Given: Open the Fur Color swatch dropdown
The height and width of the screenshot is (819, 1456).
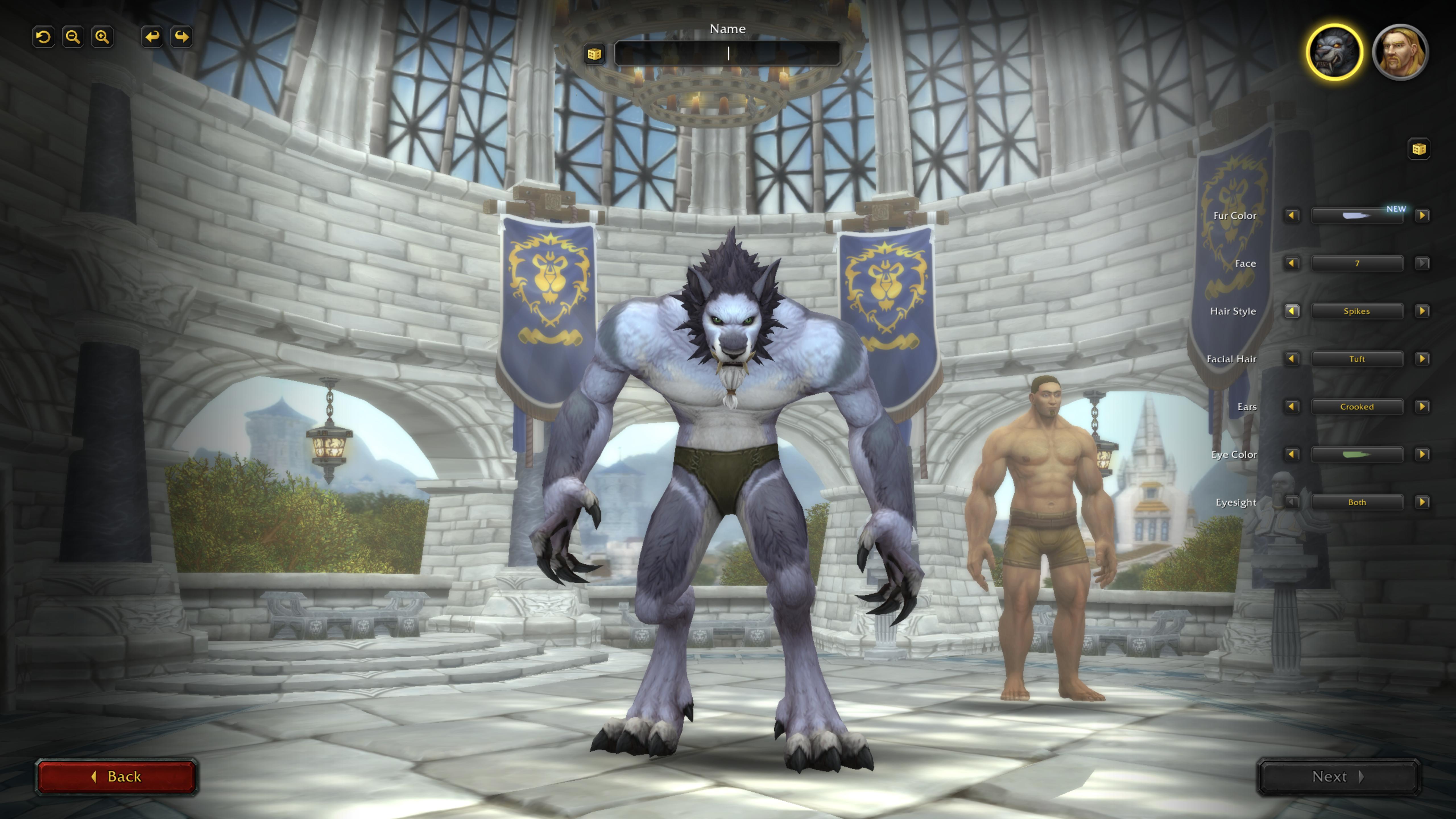Looking at the screenshot, I should coord(1356,215).
